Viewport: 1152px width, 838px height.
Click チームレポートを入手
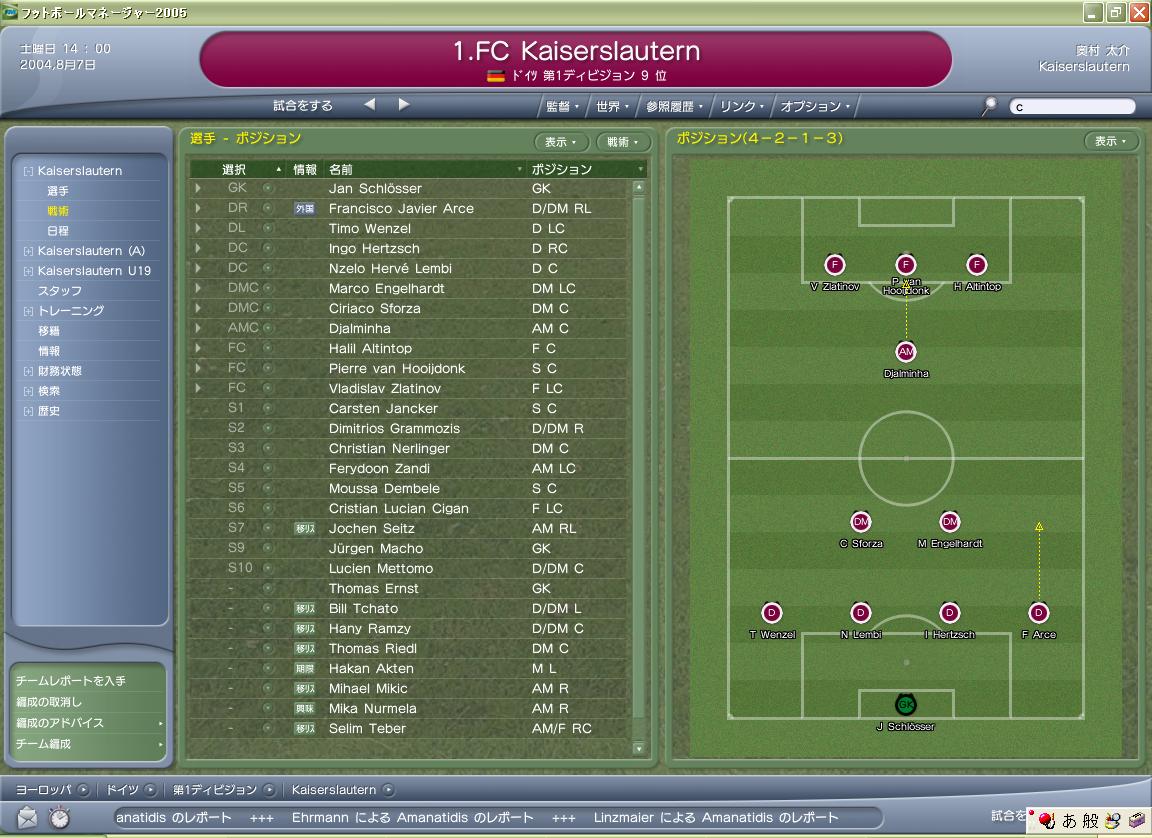[x=70, y=681]
